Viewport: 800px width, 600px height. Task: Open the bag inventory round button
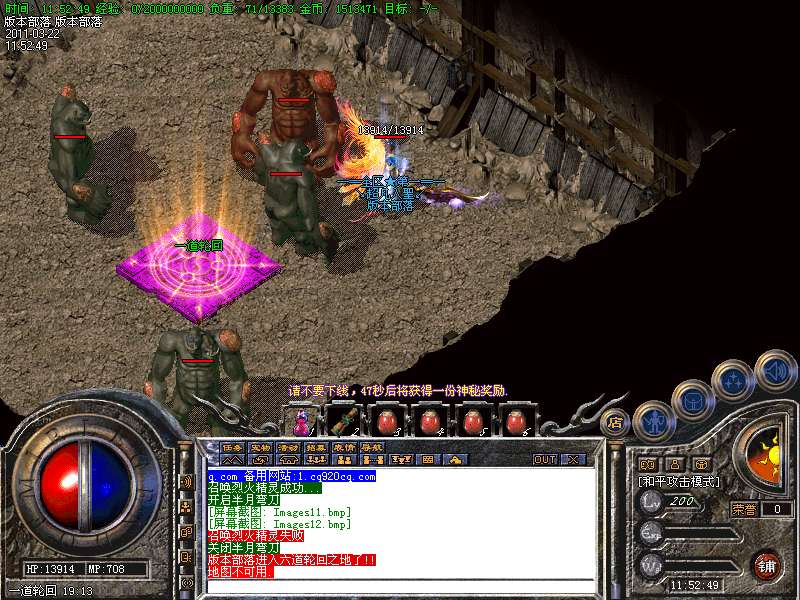click(691, 400)
